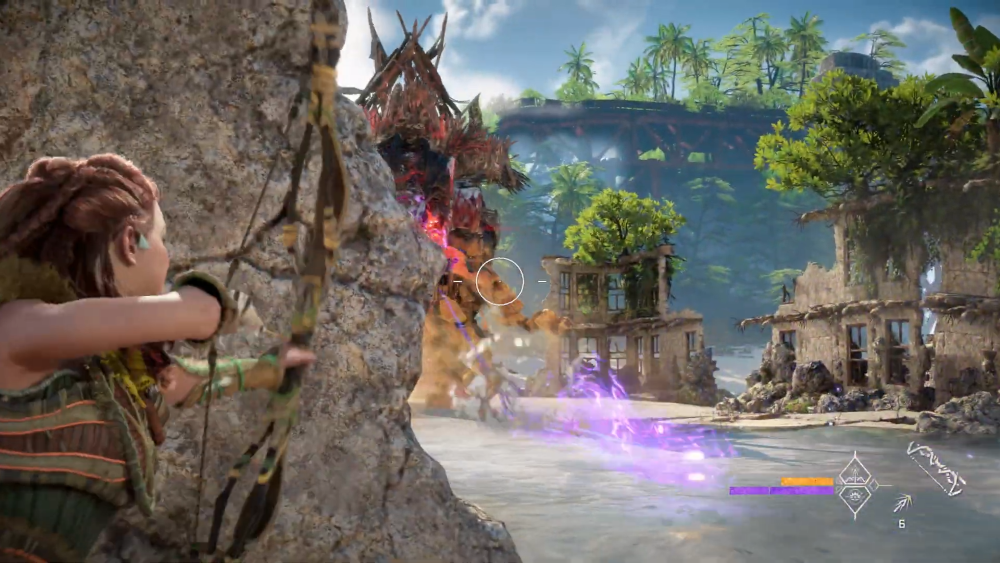Activate the lower diamond valor surge icon

pyautogui.click(x=857, y=498)
